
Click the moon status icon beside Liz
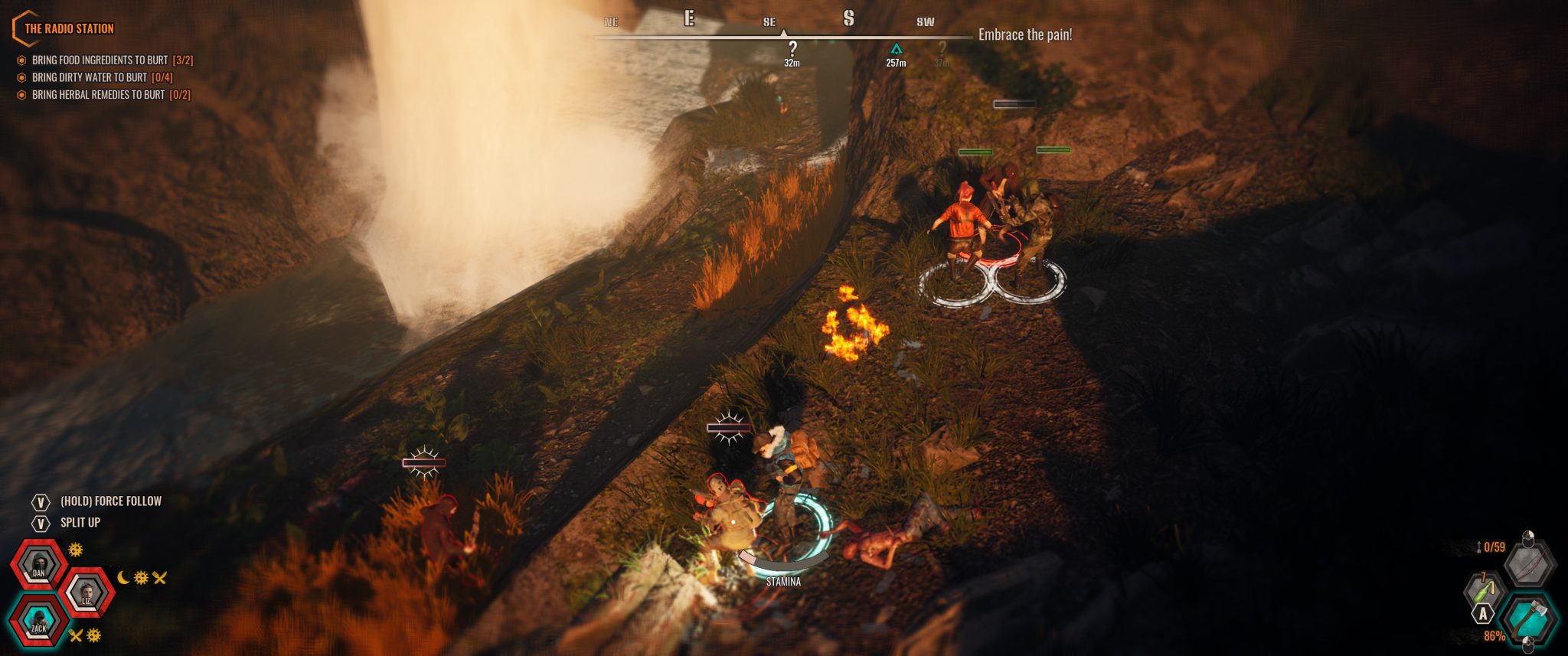coord(124,577)
